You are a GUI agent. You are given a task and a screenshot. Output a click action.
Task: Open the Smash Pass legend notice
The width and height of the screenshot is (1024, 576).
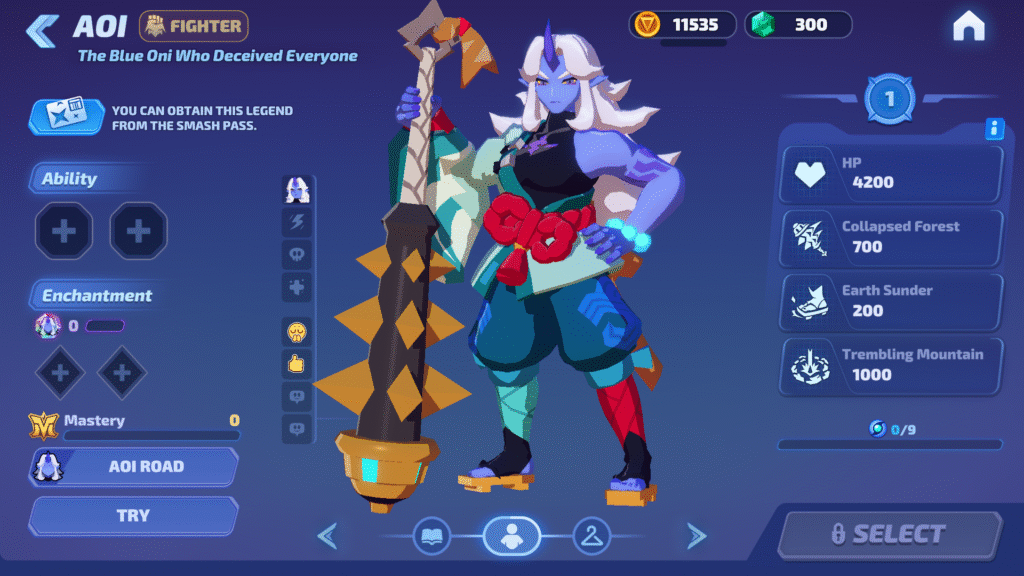(160, 118)
